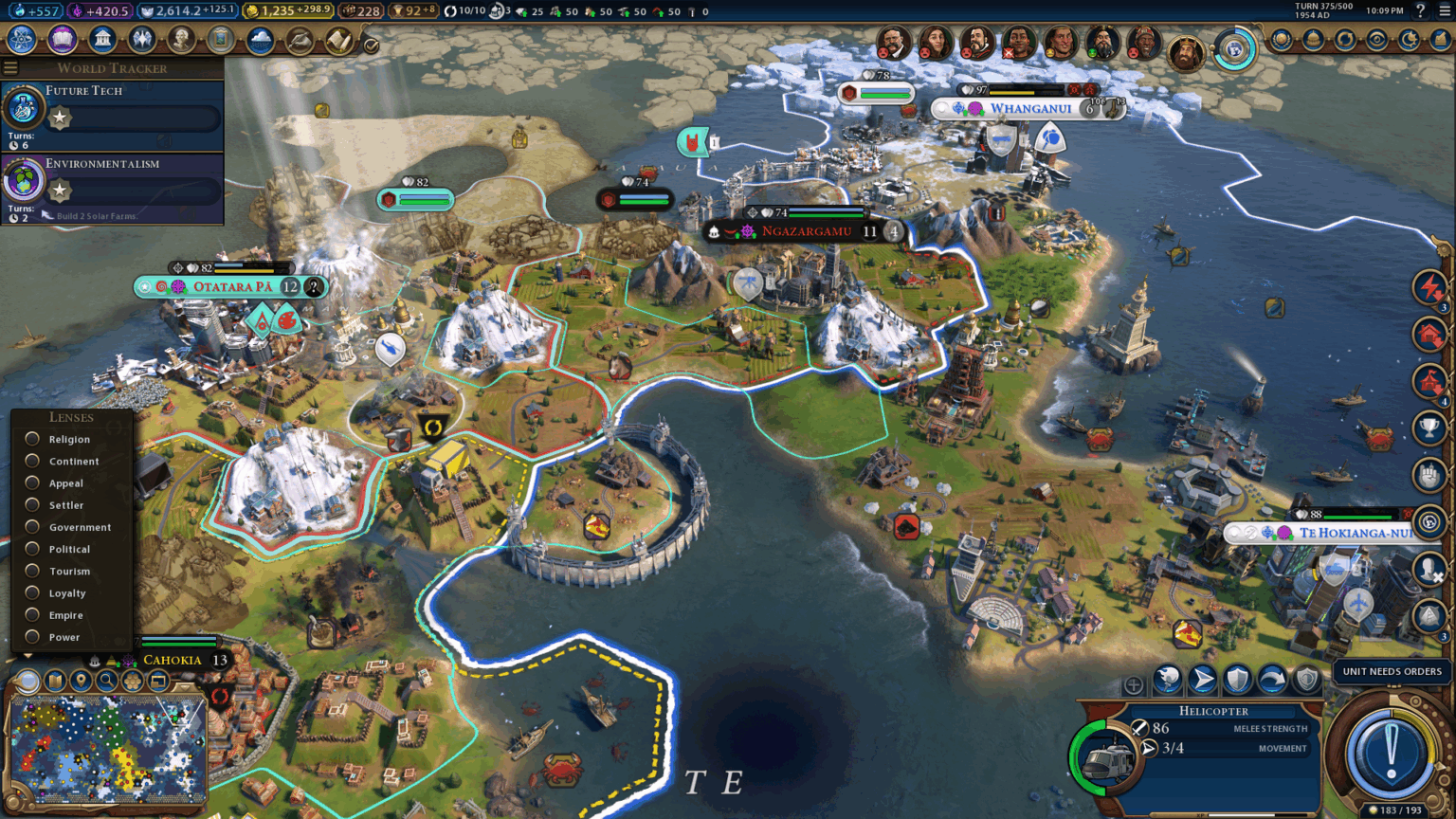Image resolution: width=1456 pixels, height=819 pixels.
Task: Open the Civilopedia scroll icon
Action: point(338,41)
